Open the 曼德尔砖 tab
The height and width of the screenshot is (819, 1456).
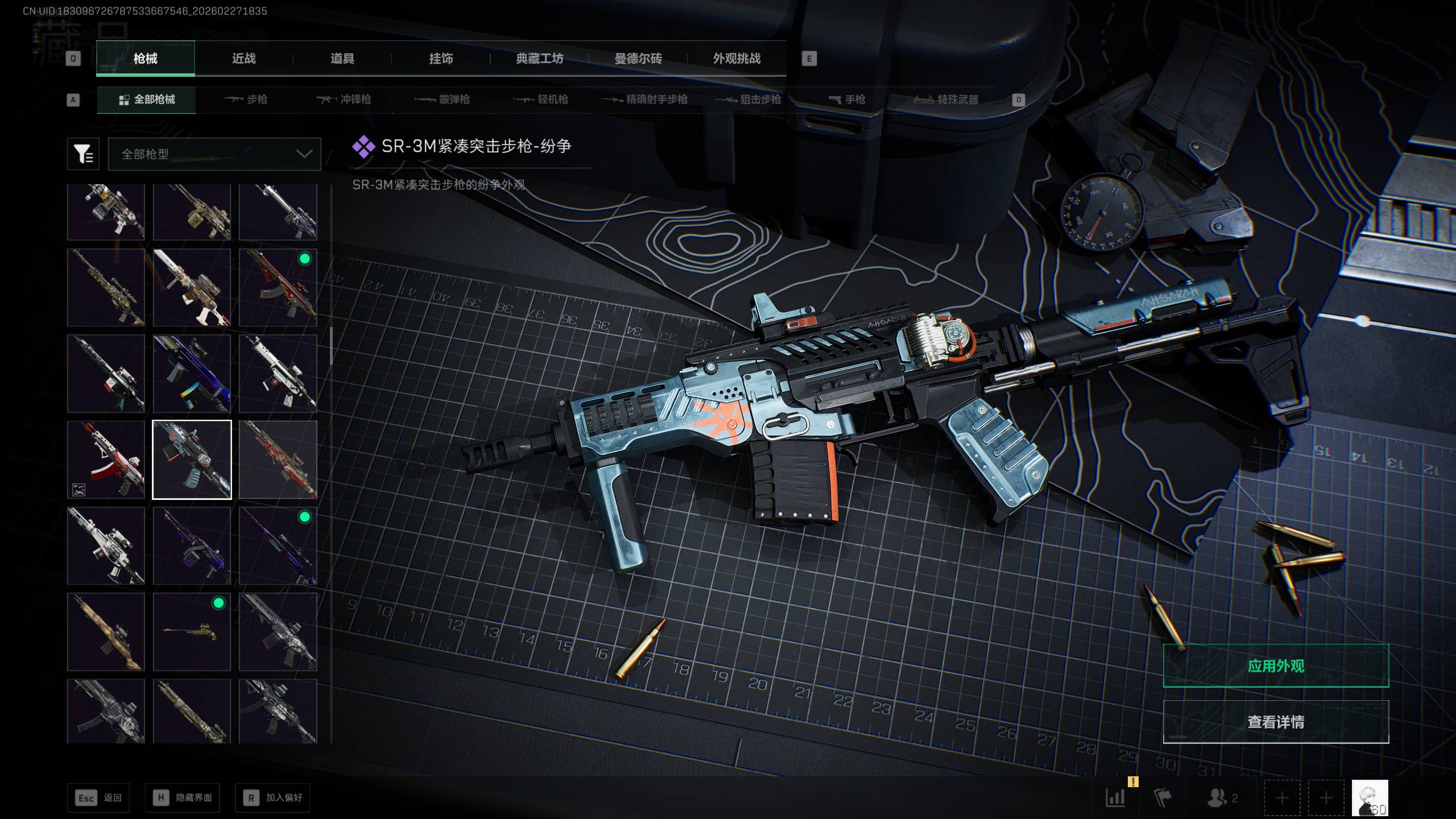[x=638, y=59]
